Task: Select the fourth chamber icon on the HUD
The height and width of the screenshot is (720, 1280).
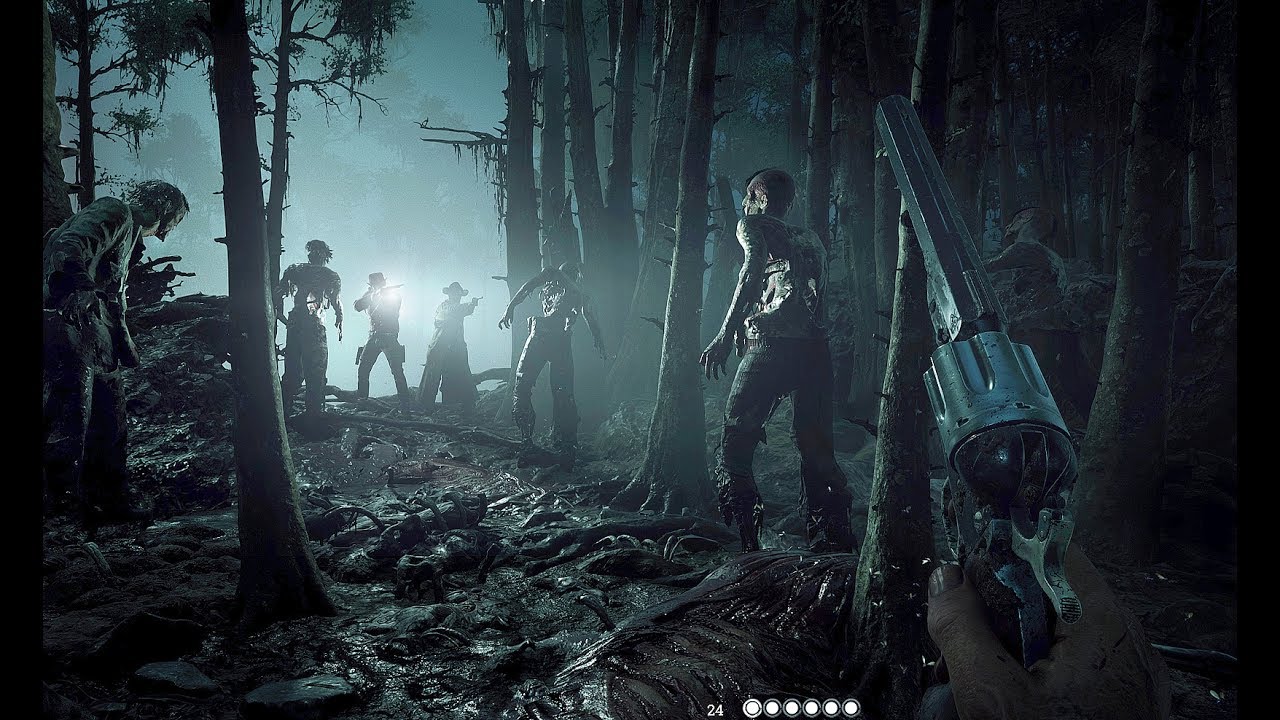Action: click(812, 706)
